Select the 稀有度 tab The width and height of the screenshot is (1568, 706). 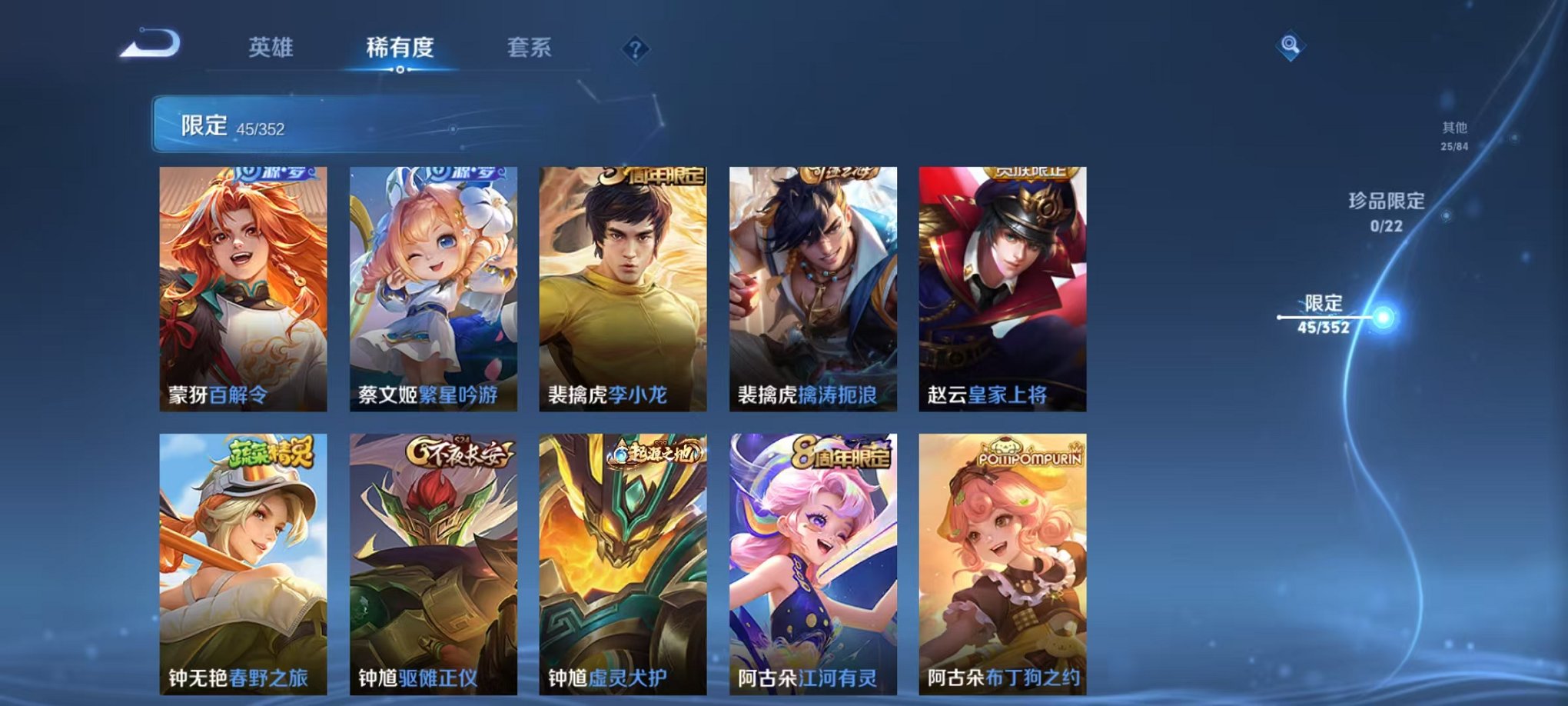[x=400, y=48]
